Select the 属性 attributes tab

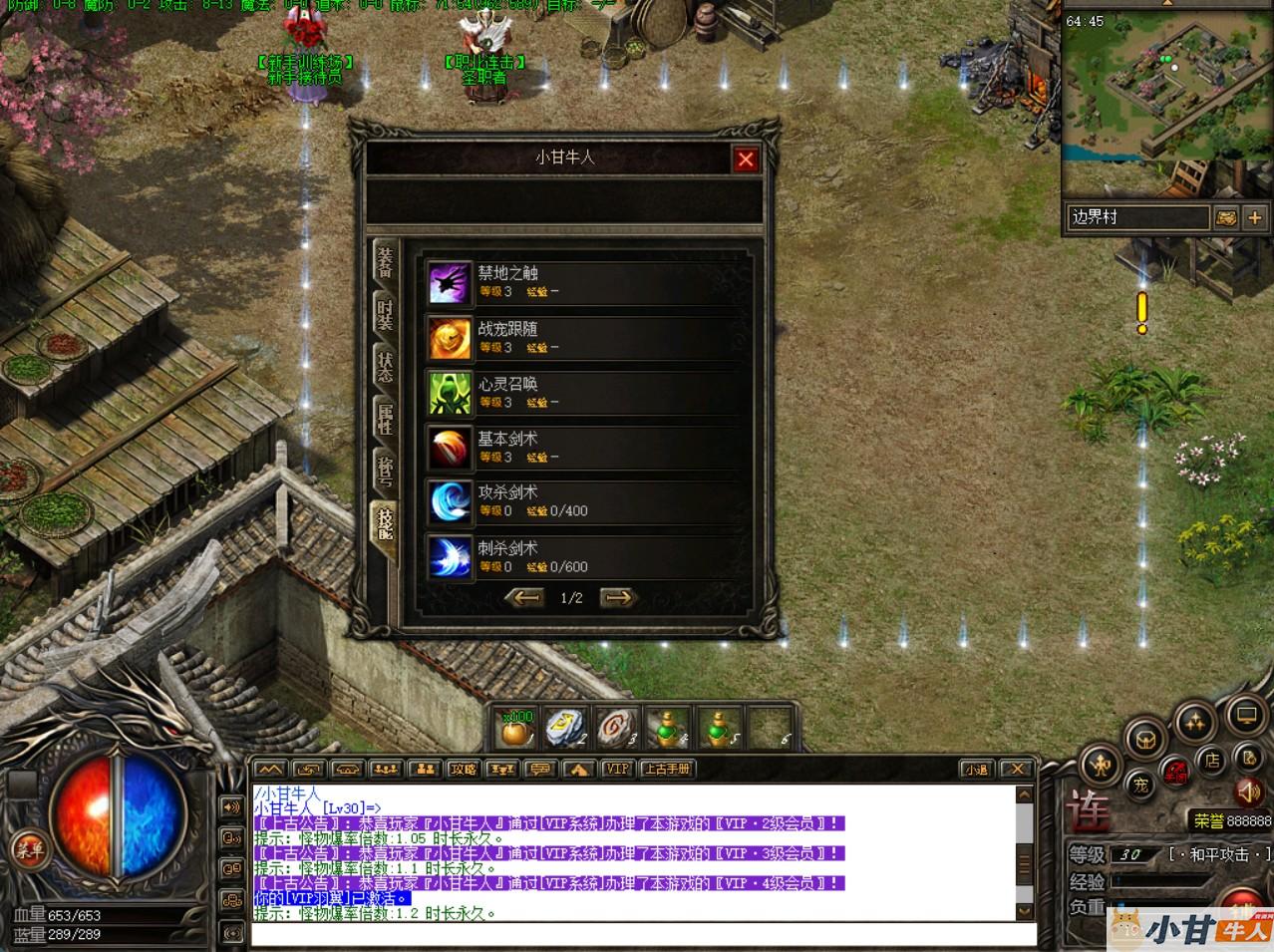click(x=385, y=418)
